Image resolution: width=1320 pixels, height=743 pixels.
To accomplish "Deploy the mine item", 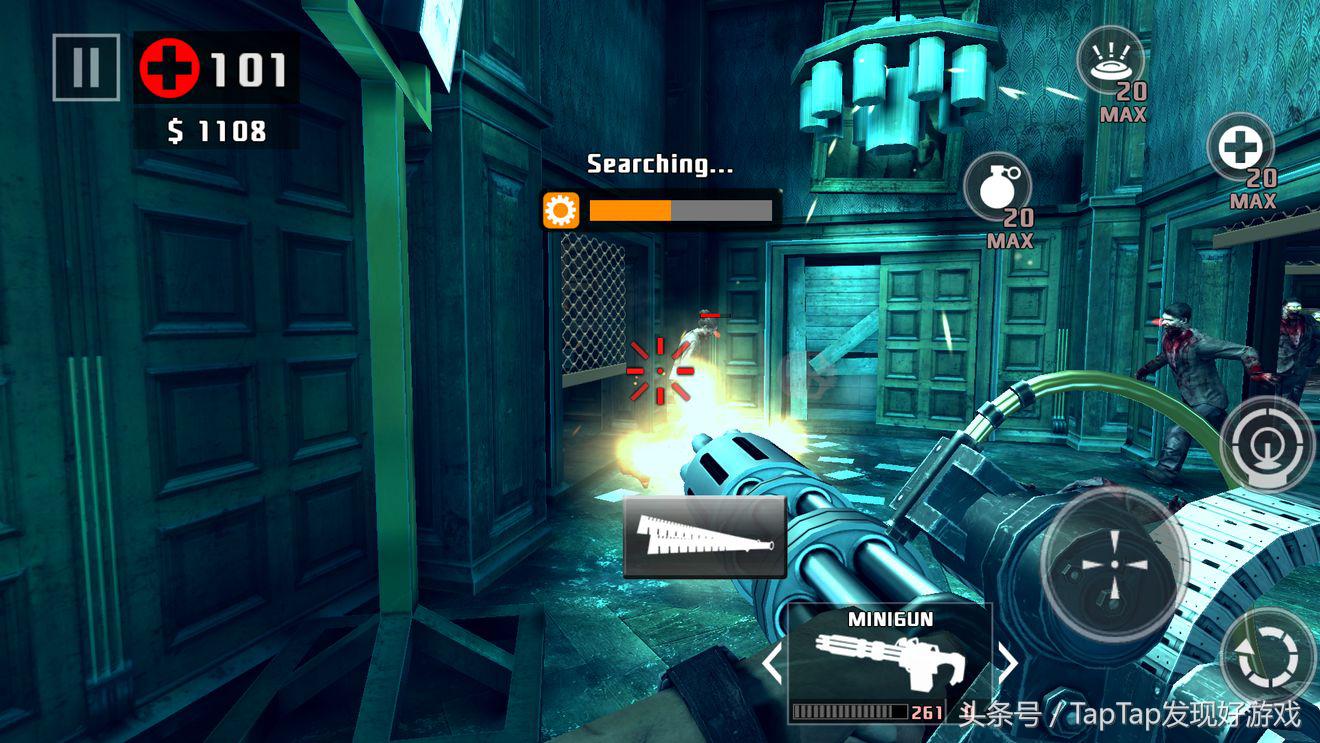I will 1110,62.
